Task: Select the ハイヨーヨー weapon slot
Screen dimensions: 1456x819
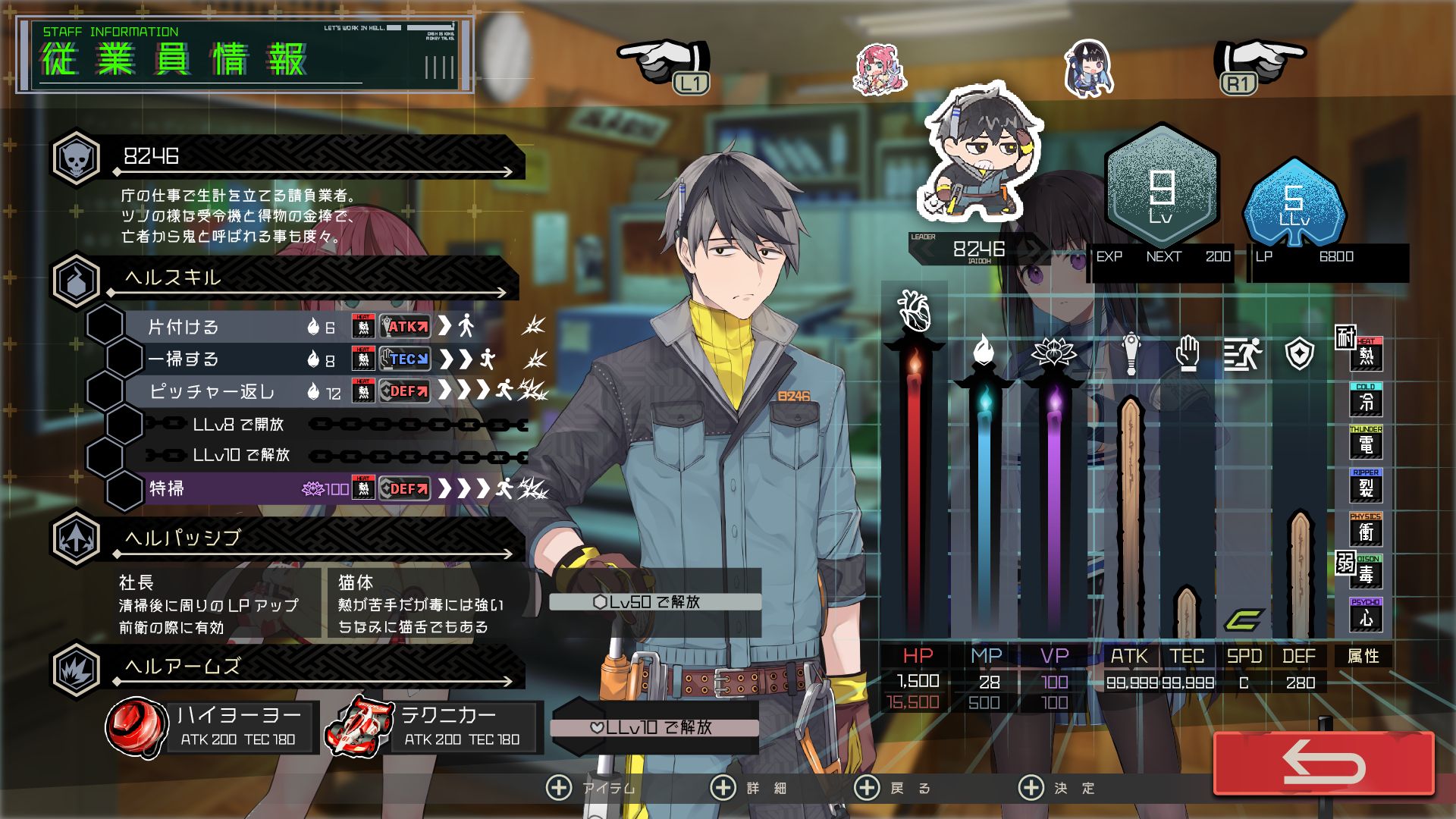Action: point(212,726)
